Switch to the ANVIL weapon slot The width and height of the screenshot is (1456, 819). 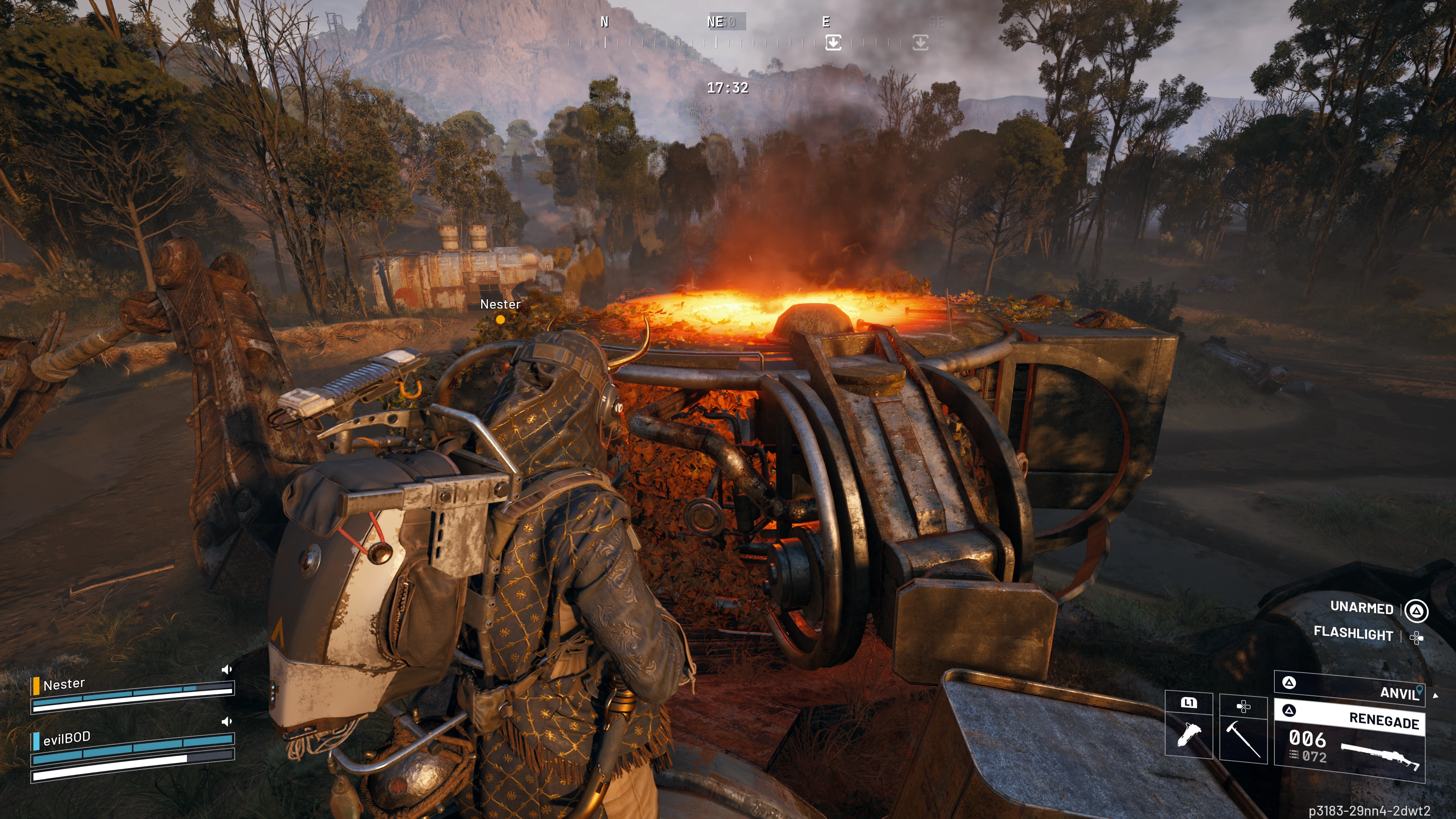pos(1350,687)
